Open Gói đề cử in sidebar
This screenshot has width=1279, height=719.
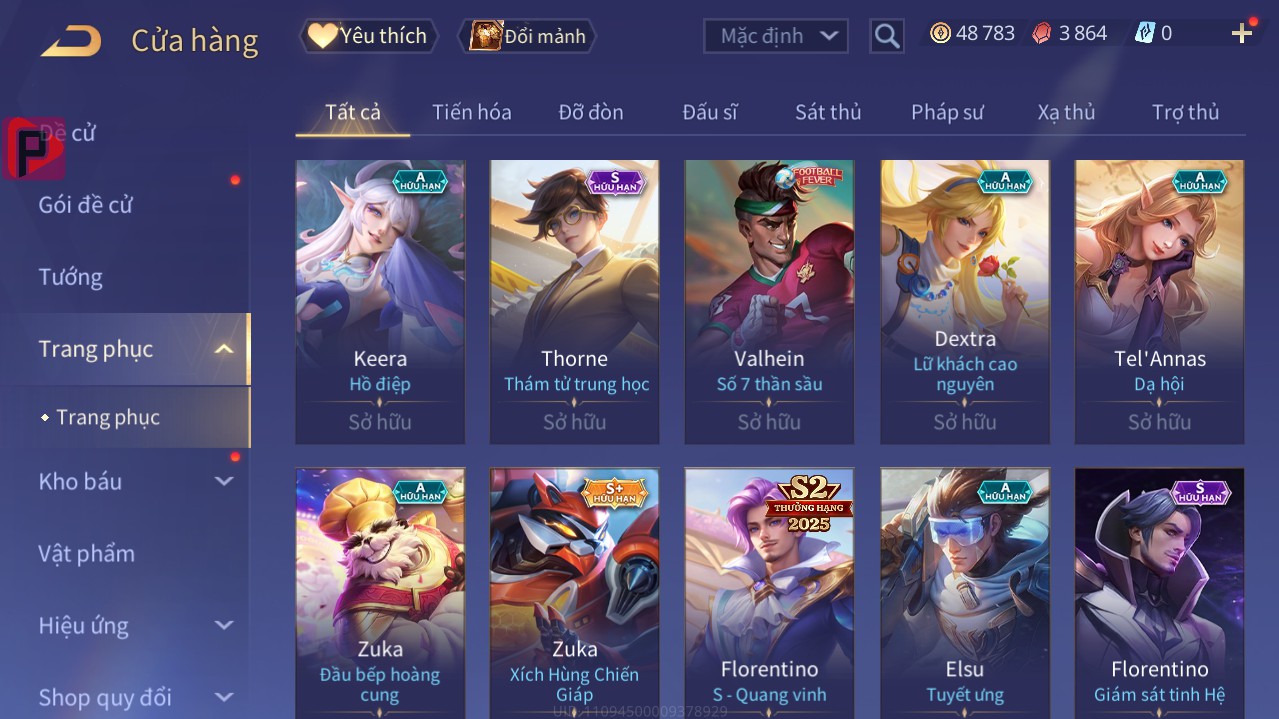(x=86, y=205)
